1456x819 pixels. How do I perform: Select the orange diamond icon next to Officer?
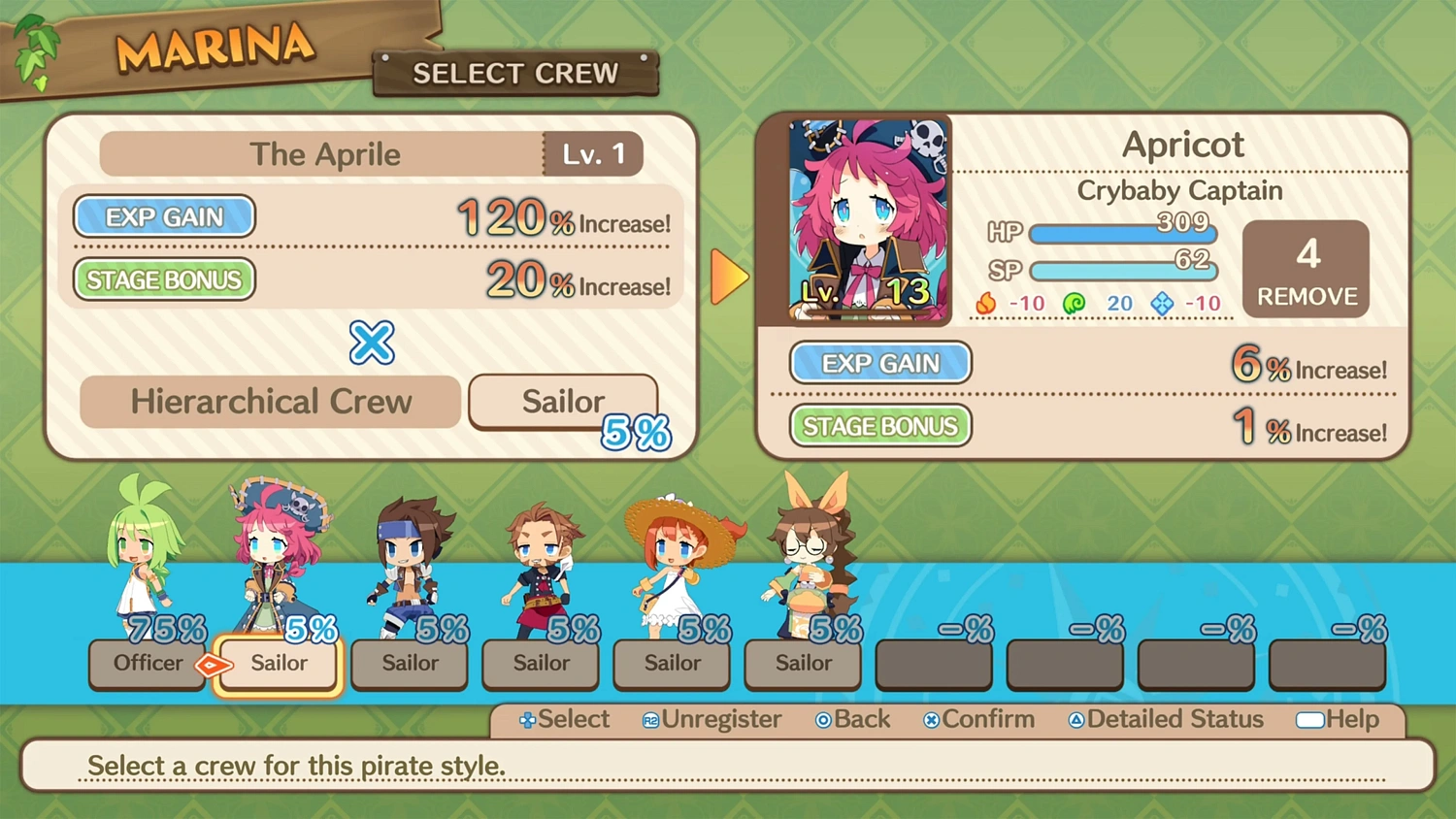tap(213, 664)
